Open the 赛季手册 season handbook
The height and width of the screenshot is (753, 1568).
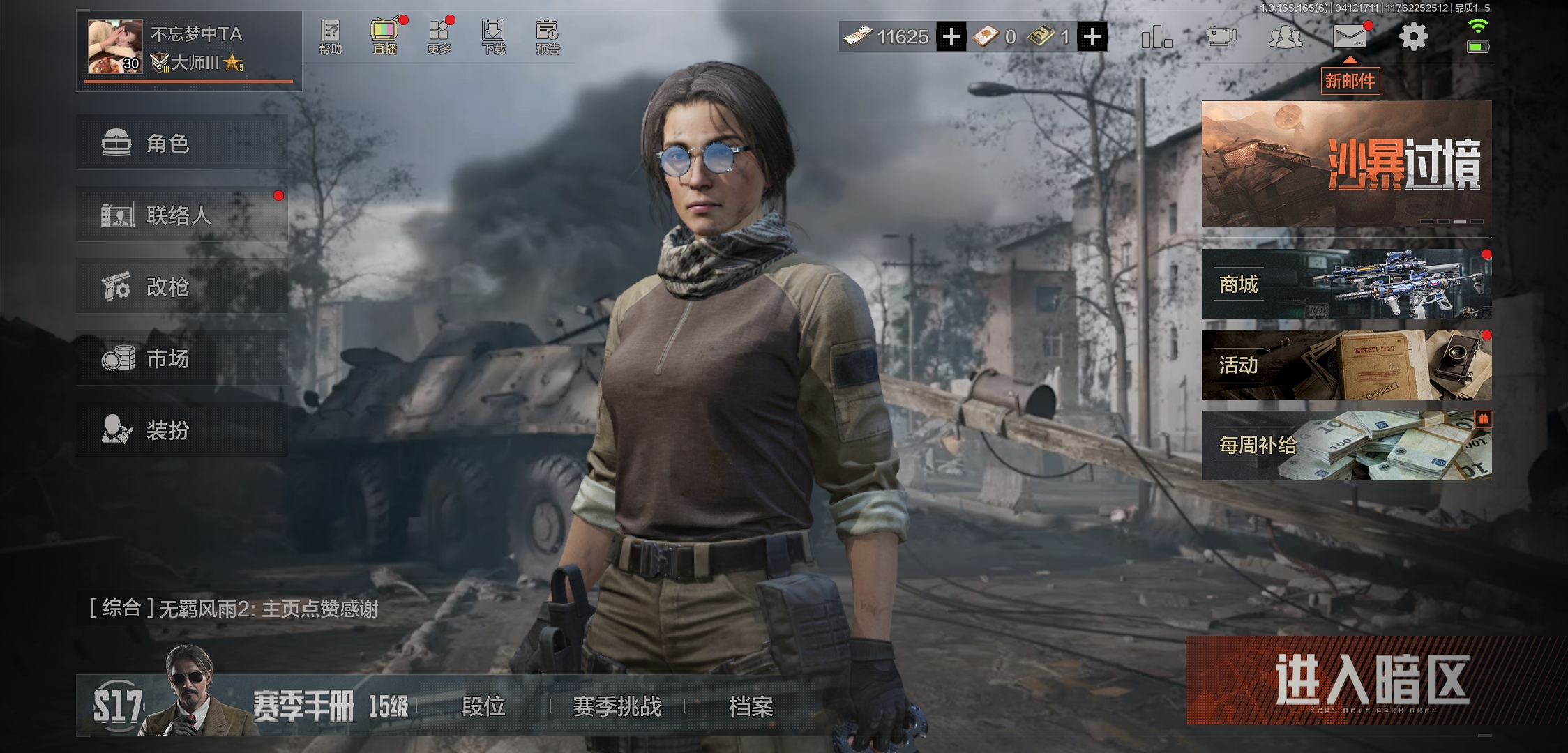pyautogui.click(x=303, y=706)
